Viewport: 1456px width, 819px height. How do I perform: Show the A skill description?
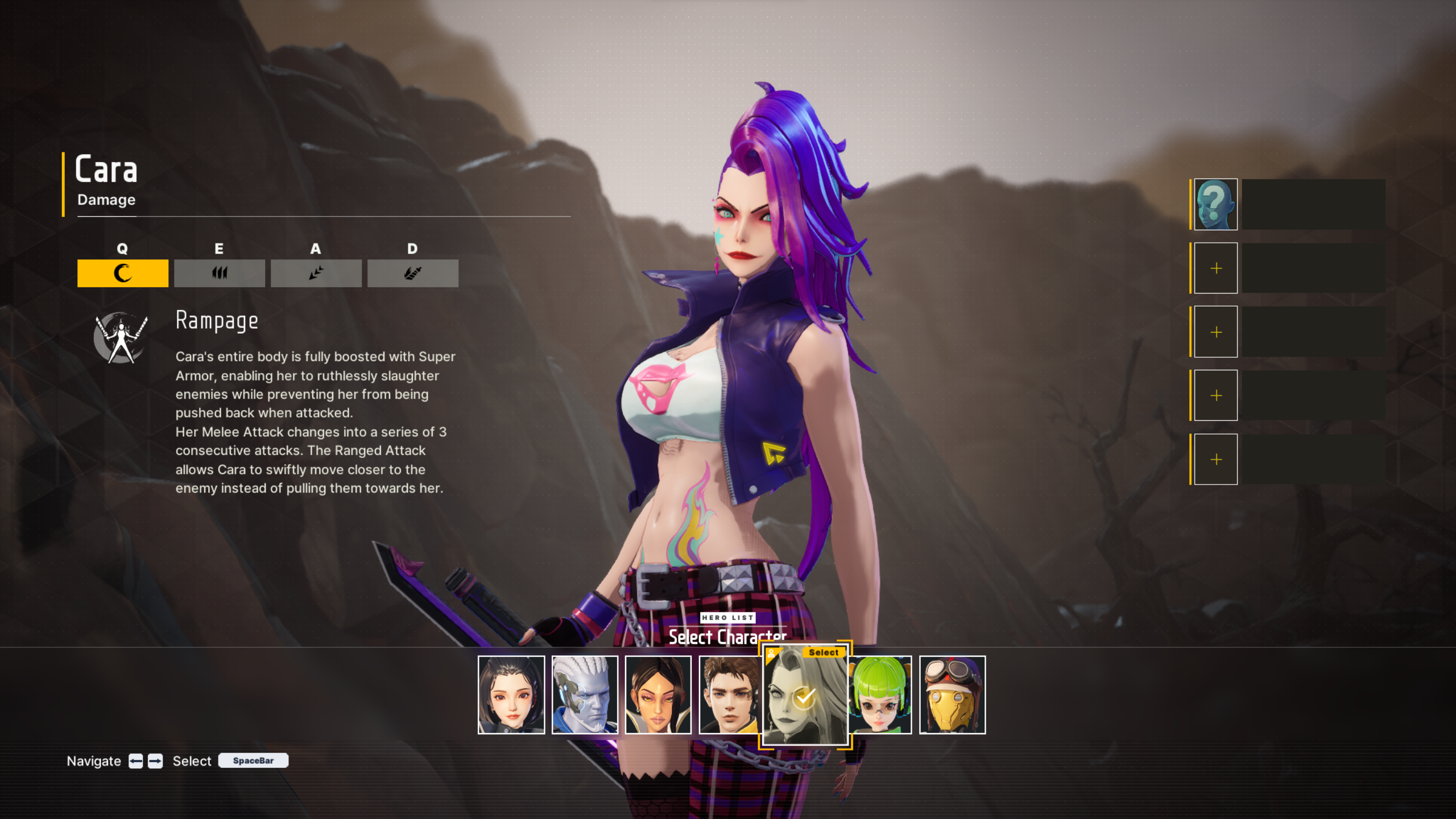316,273
